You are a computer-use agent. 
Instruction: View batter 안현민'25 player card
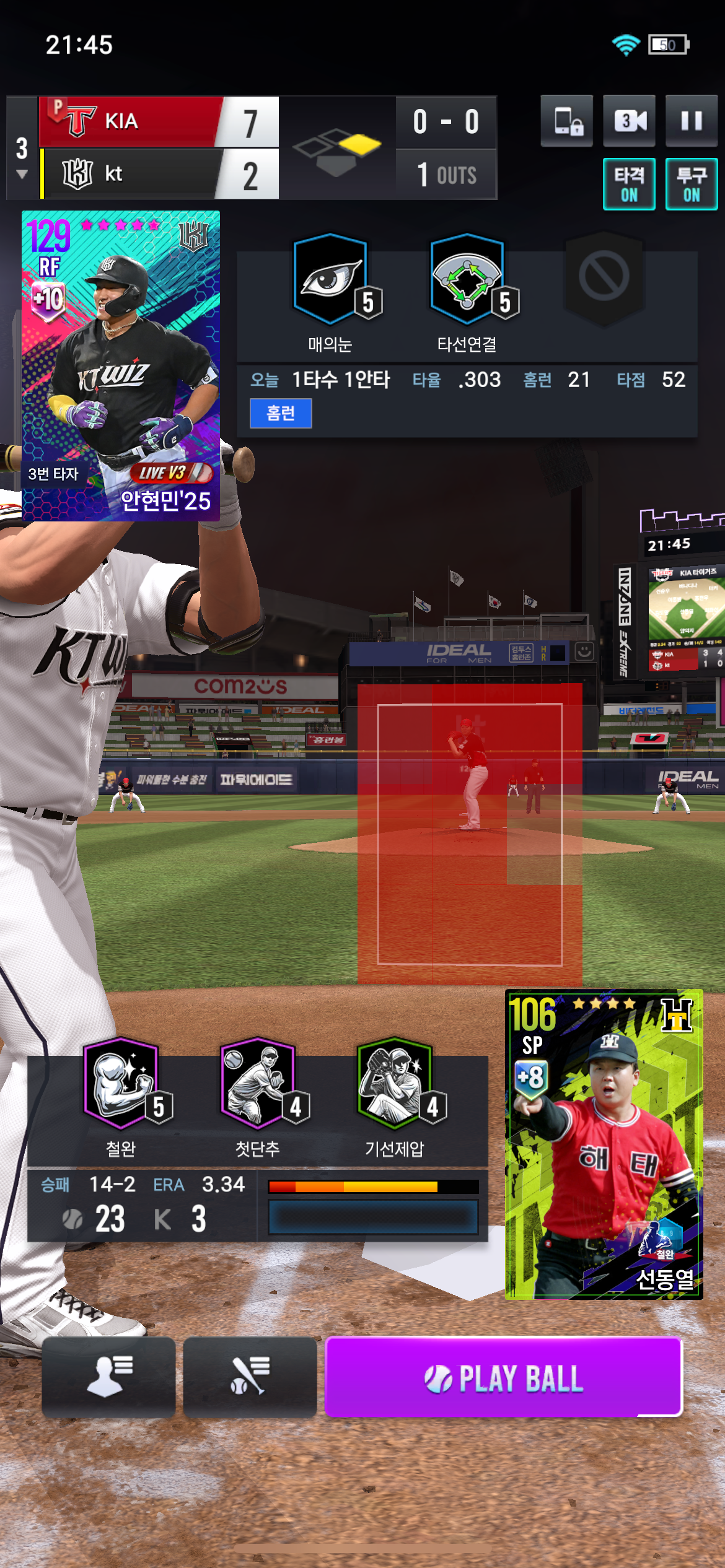121,365
